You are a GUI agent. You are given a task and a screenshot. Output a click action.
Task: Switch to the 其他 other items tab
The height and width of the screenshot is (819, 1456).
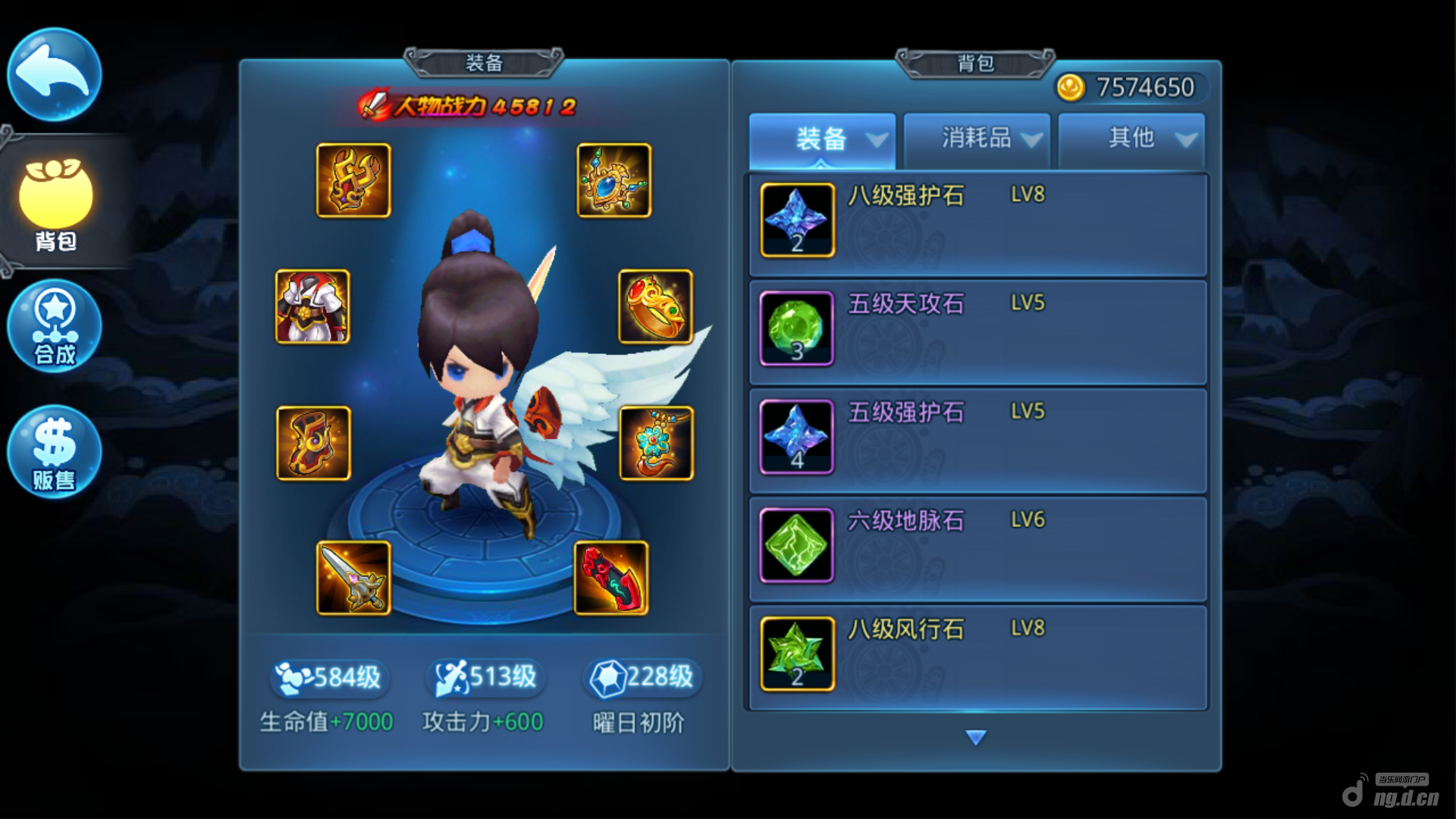pos(1131,140)
